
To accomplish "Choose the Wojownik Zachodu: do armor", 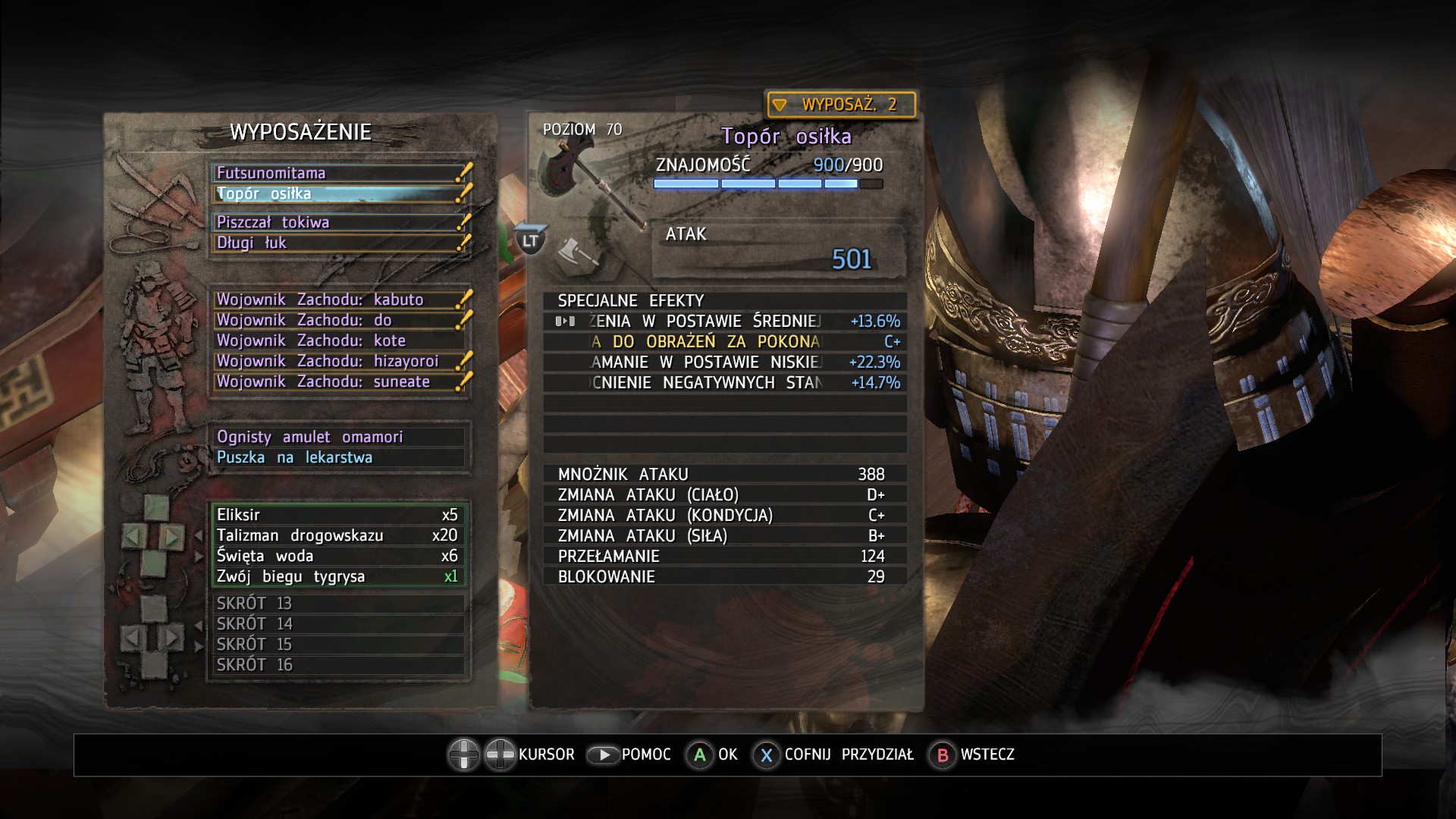I will click(338, 320).
